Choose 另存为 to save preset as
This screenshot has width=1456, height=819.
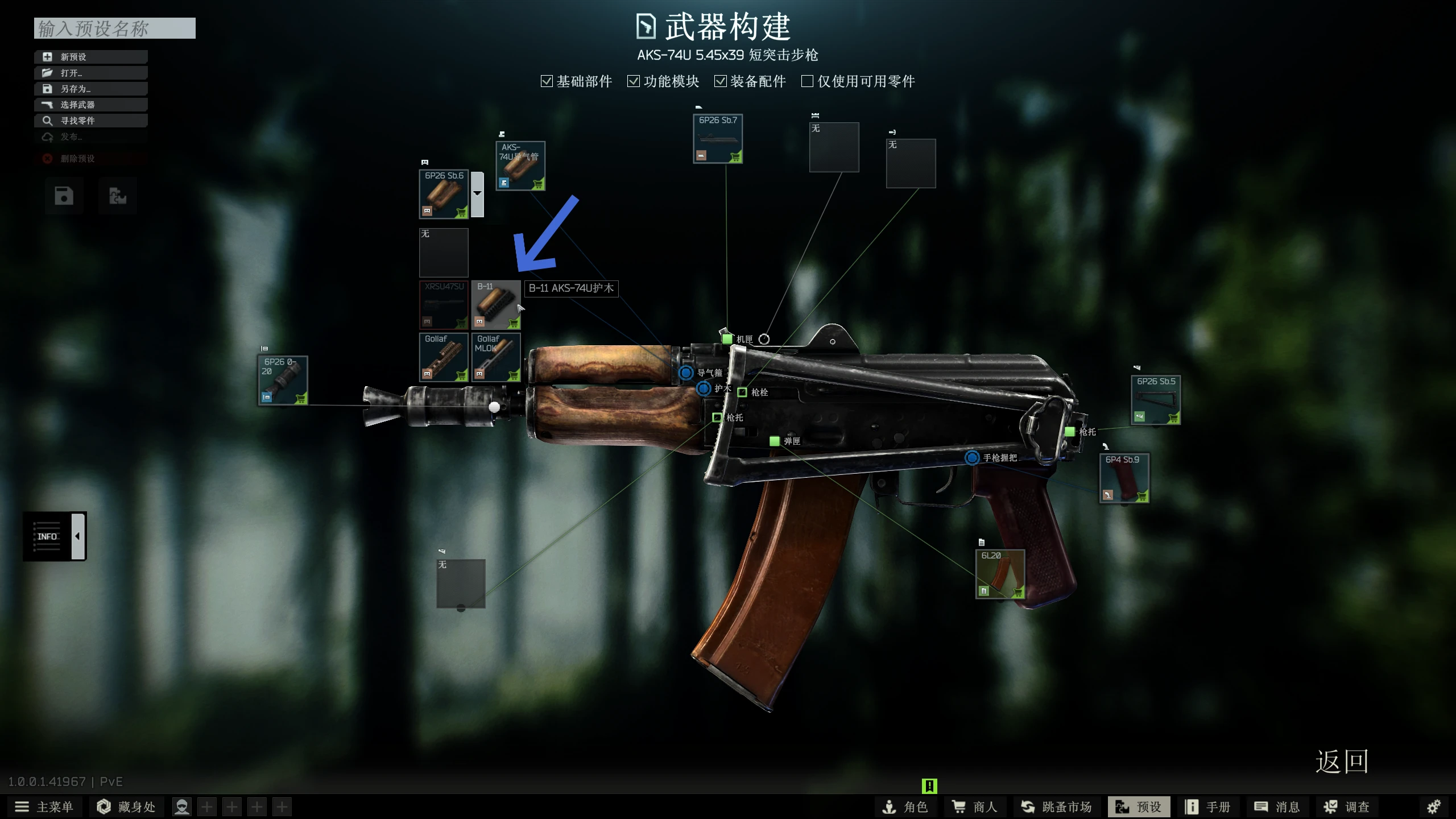[x=91, y=89]
